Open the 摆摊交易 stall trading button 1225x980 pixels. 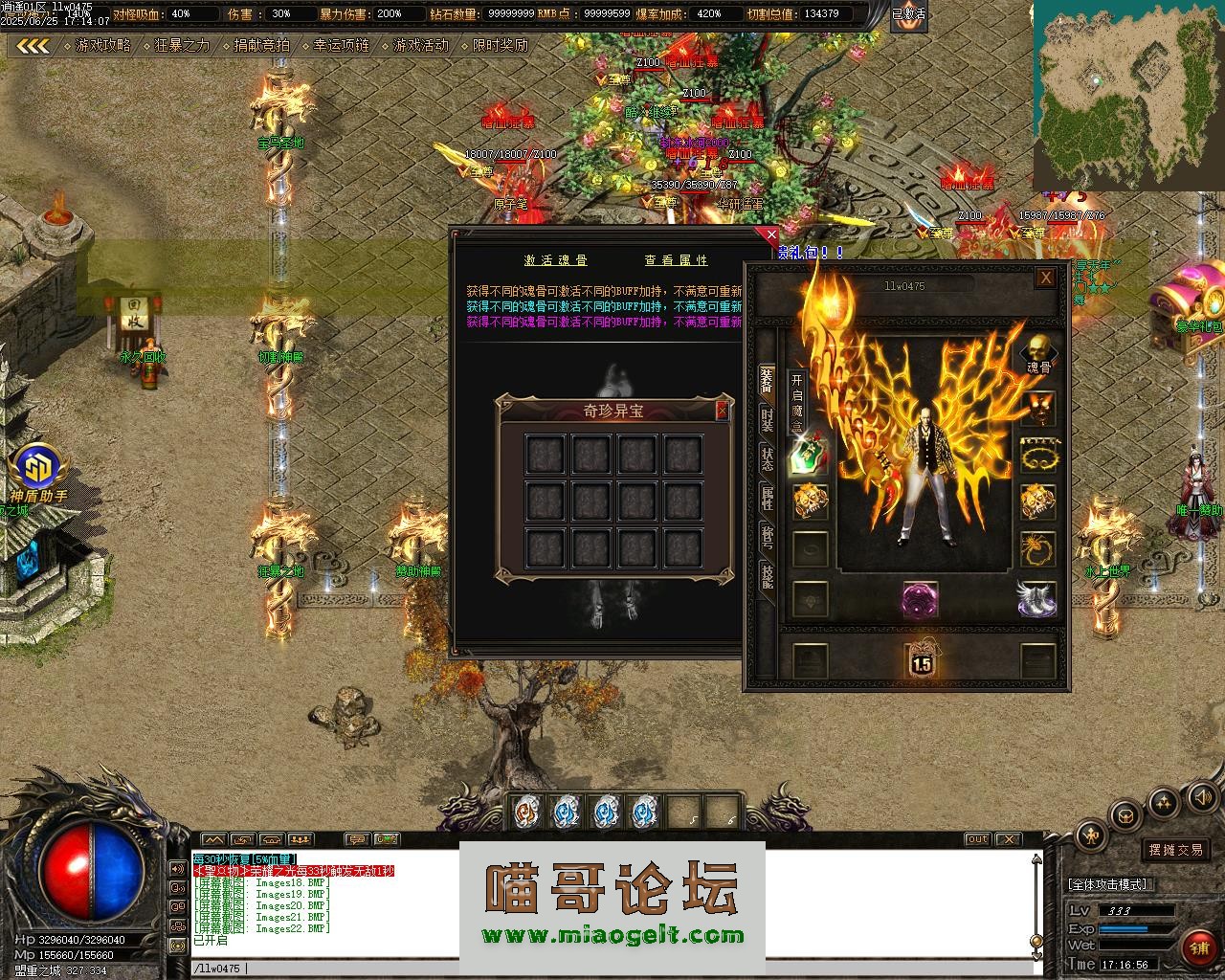pyautogui.click(x=1176, y=850)
